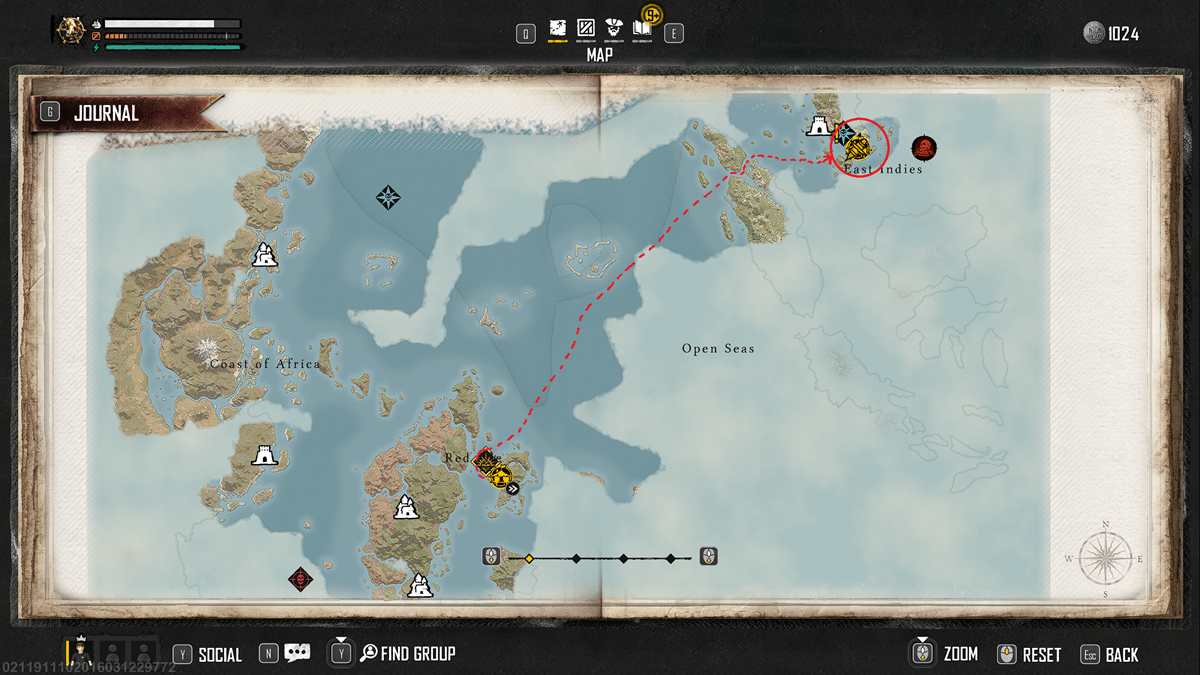Screen dimensions: 1200x675
Task: Select the red skull marker near East Indies
Action: tap(925, 149)
